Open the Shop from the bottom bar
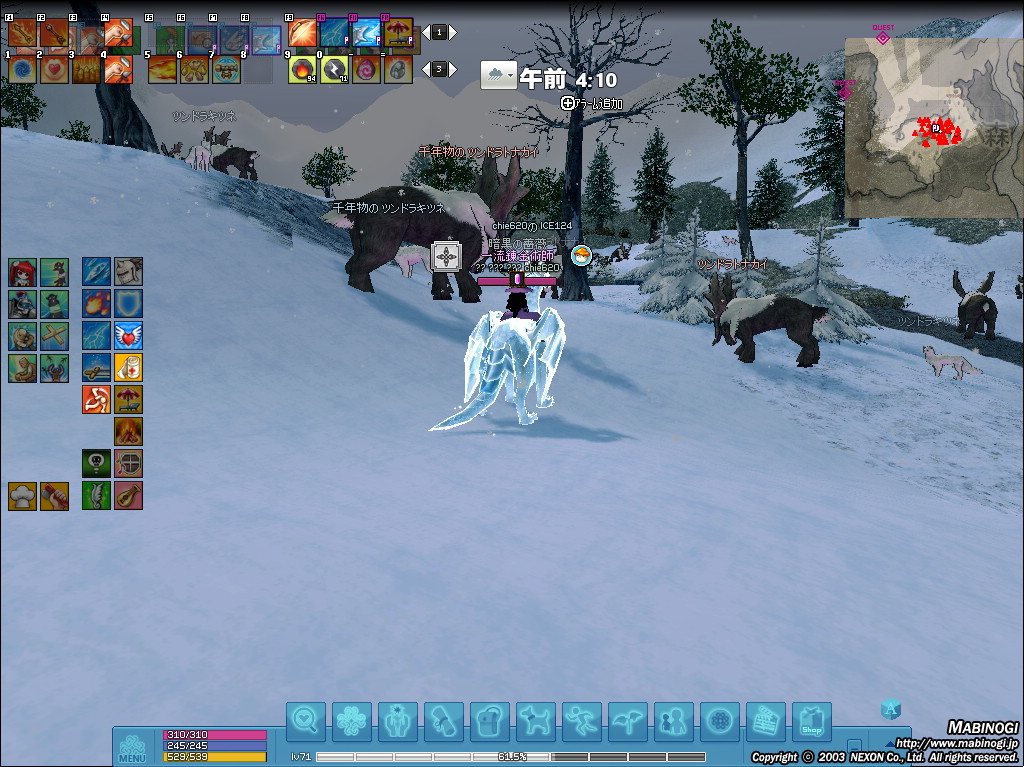This screenshot has width=1024, height=767. click(x=811, y=720)
